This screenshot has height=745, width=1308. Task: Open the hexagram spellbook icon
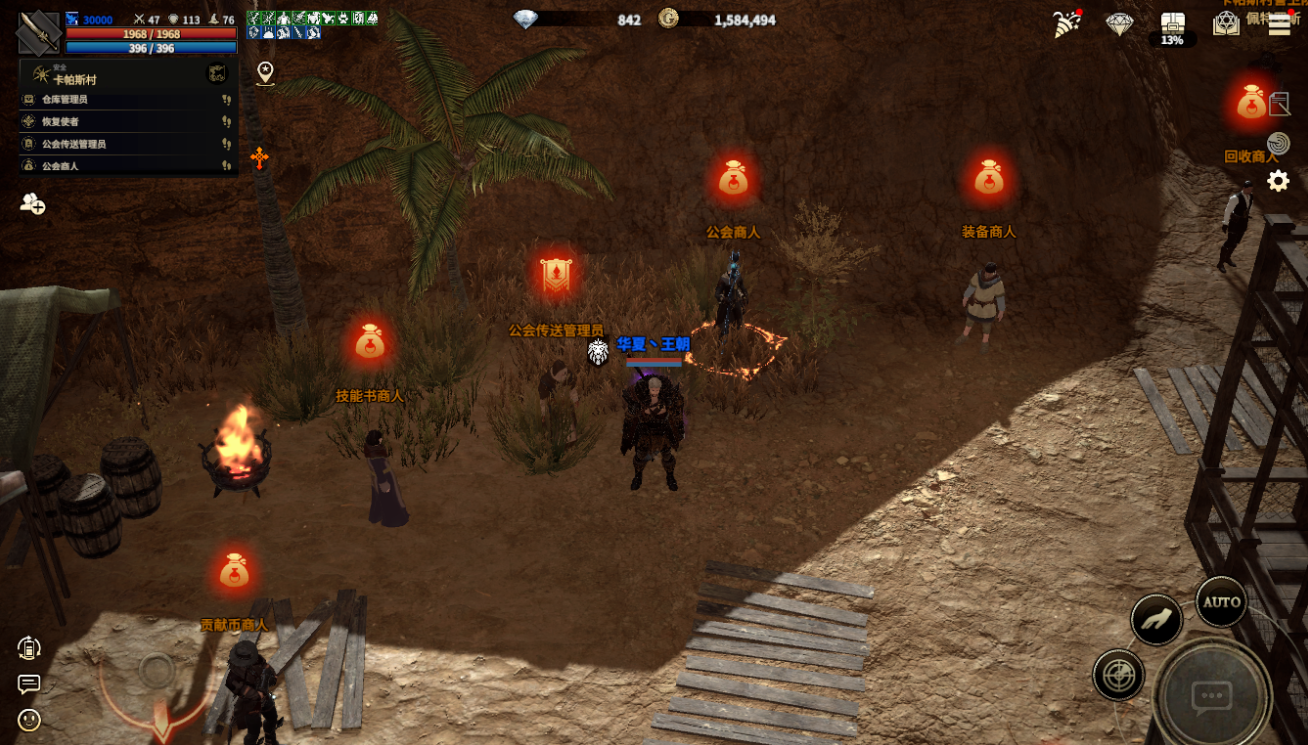[1226, 24]
